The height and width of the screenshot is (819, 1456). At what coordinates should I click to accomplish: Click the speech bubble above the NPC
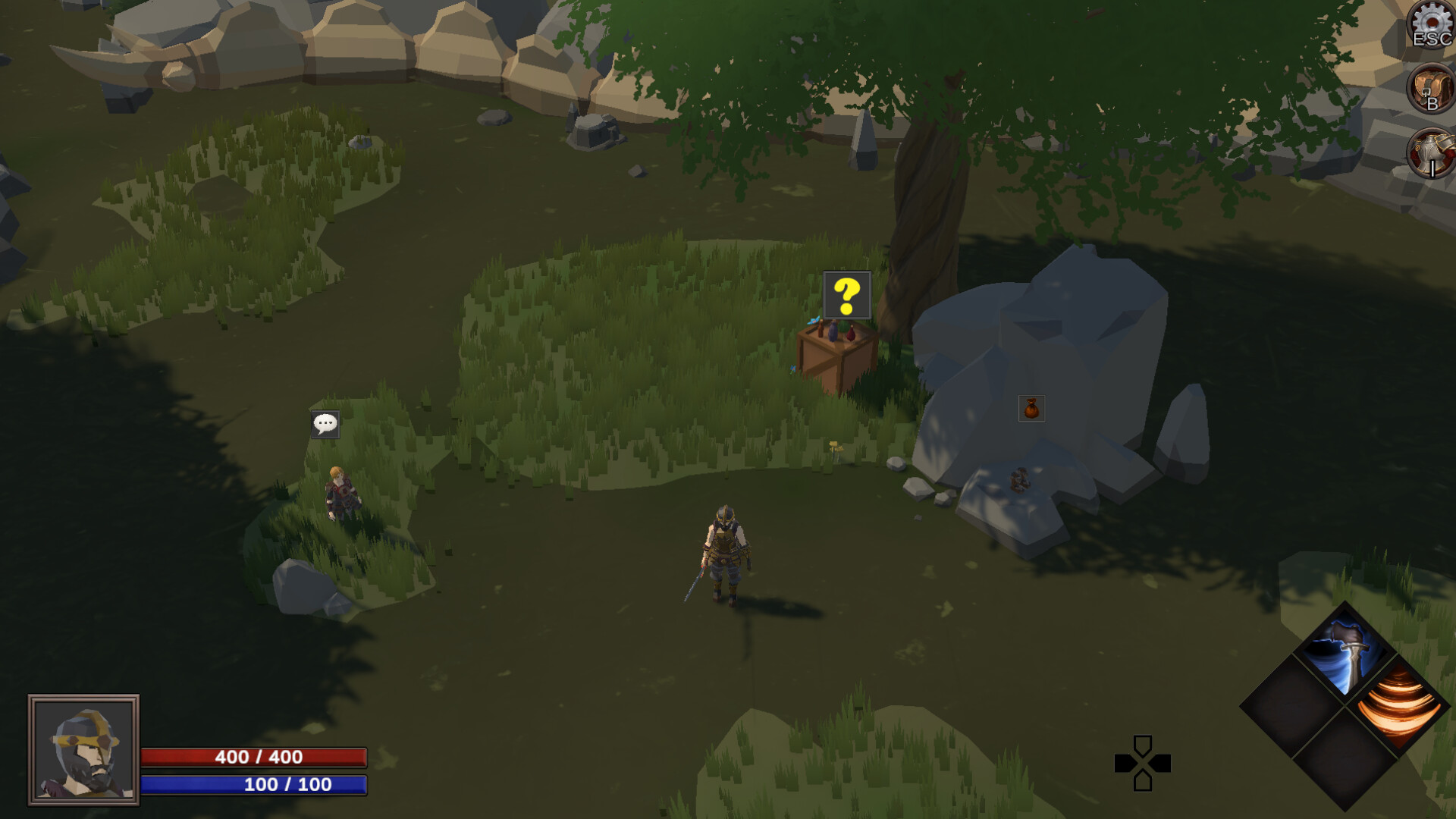pyautogui.click(x=326, y=425)
